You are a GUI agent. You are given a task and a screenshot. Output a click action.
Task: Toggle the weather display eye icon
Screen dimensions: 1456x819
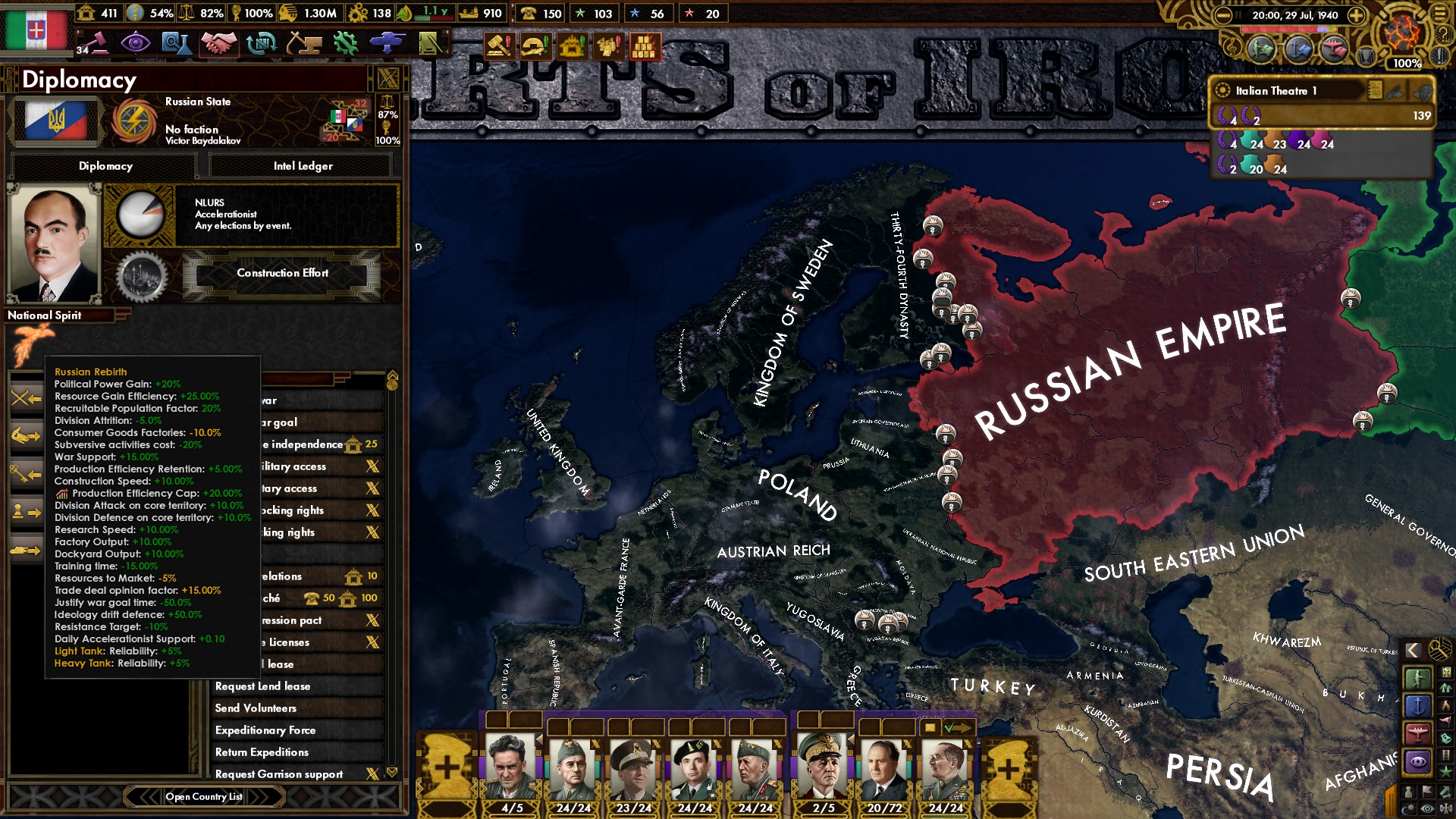1426,808
